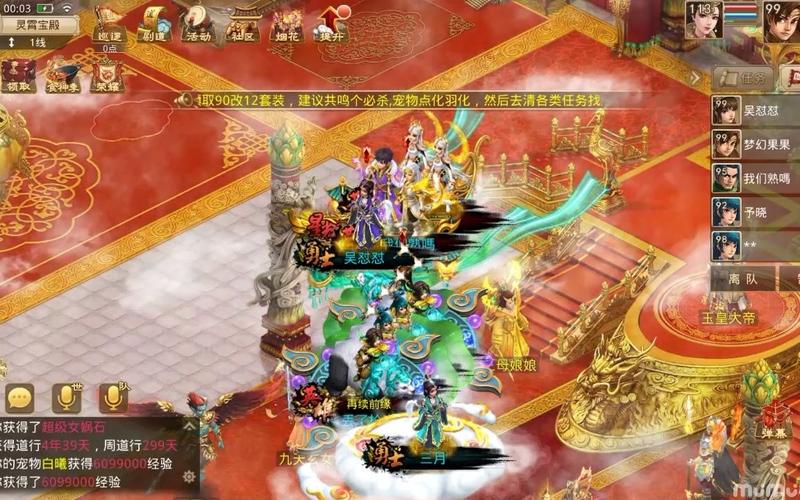Open chat settings gear icon
The height and width of the screenshot is (500, 800).
click(x=188, y=476)
